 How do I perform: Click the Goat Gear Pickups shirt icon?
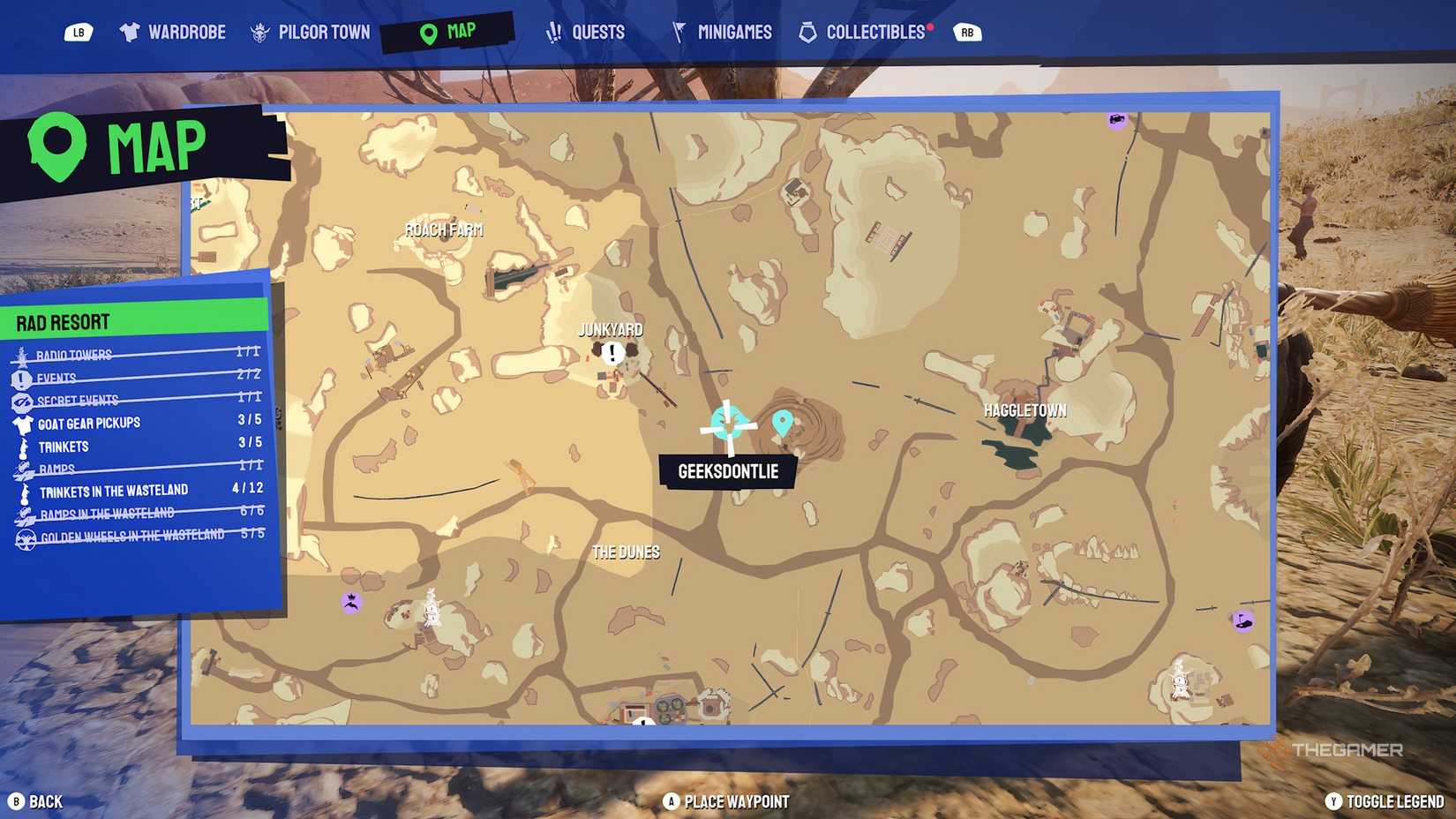coord(21,423)
